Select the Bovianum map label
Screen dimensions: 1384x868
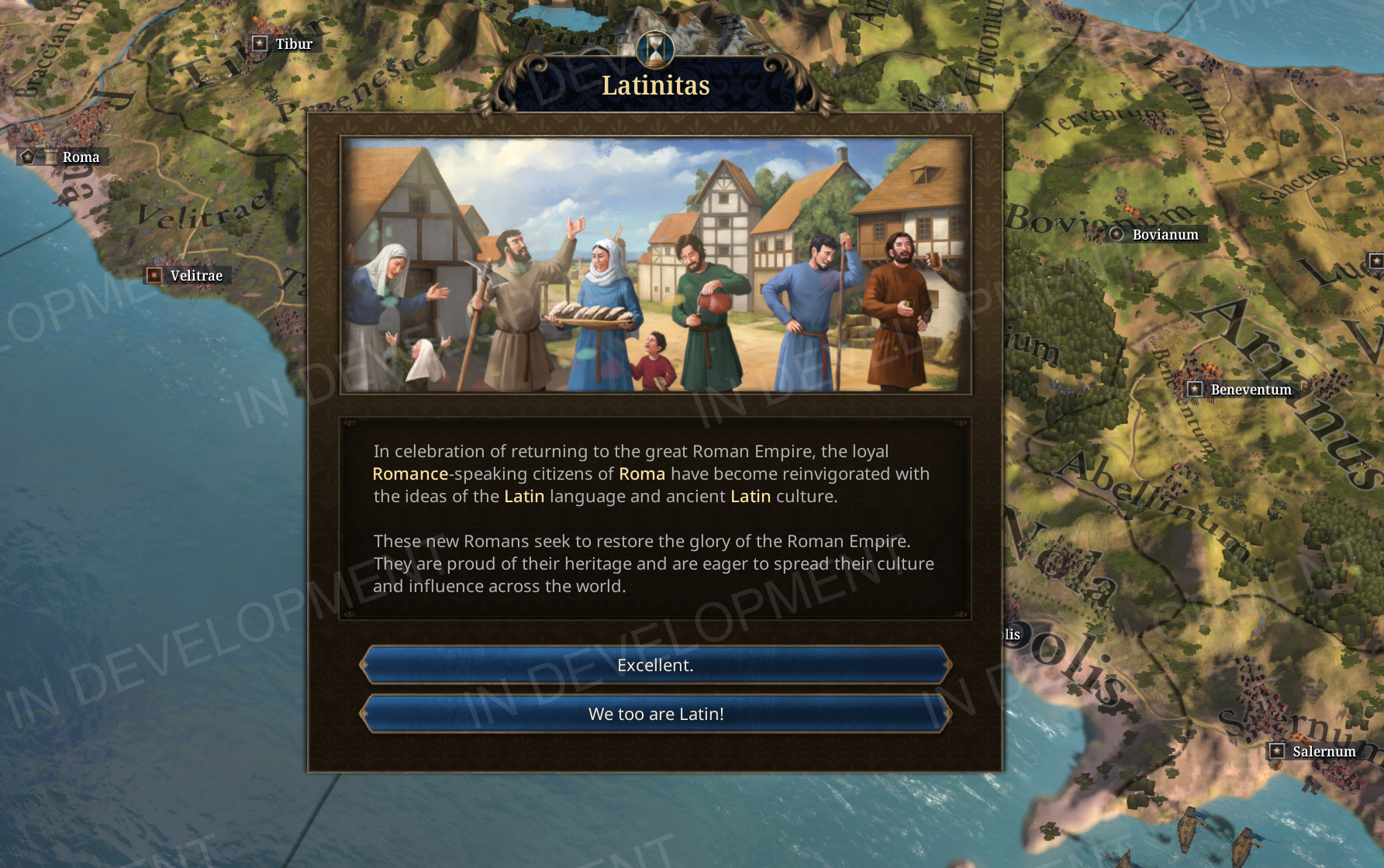(1164, 235)
